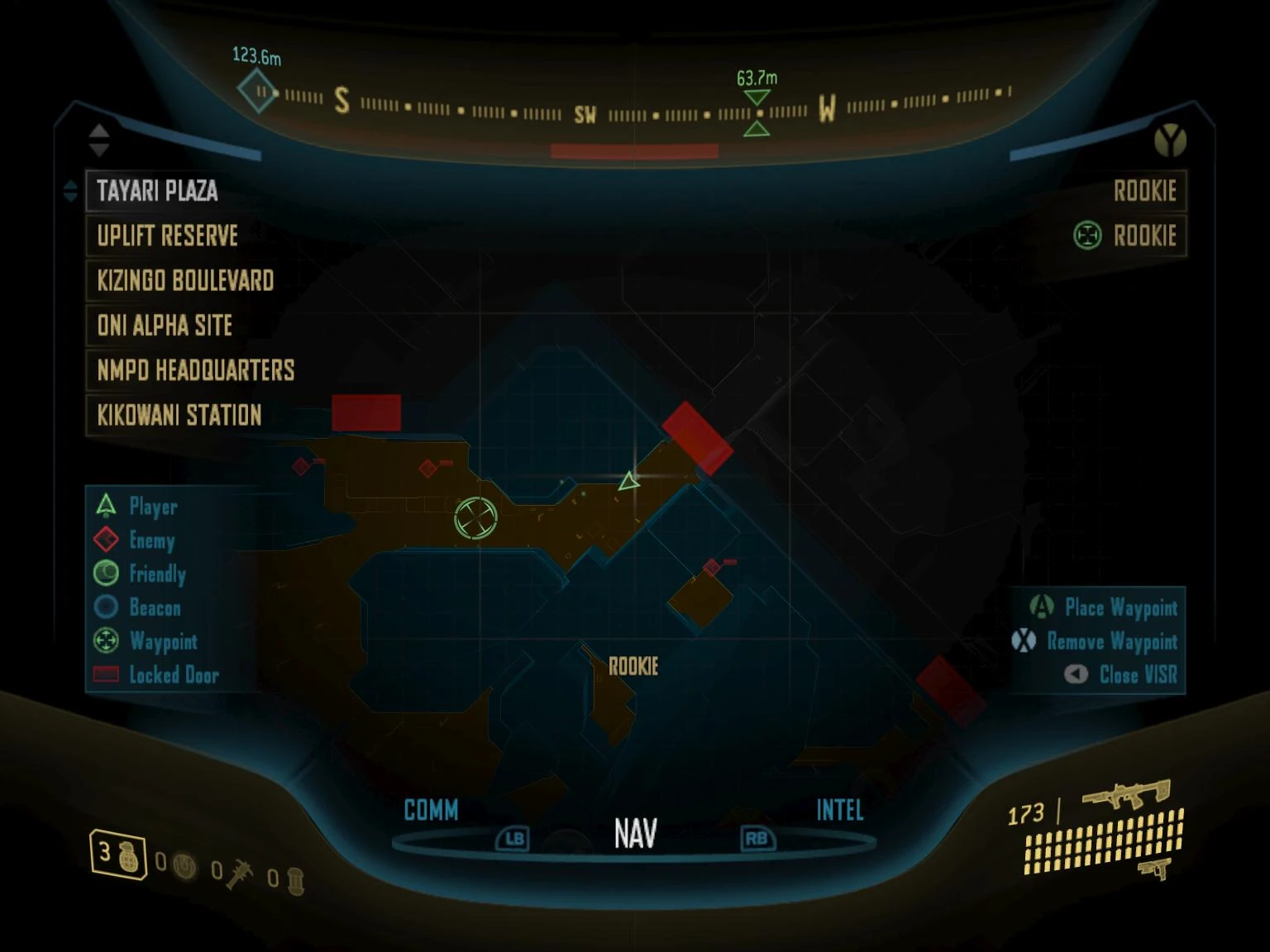Select Tayari Plaza from the location list
Viewport: 1270px width, 952px height.
pyautogui.click(x=157, y=191)
